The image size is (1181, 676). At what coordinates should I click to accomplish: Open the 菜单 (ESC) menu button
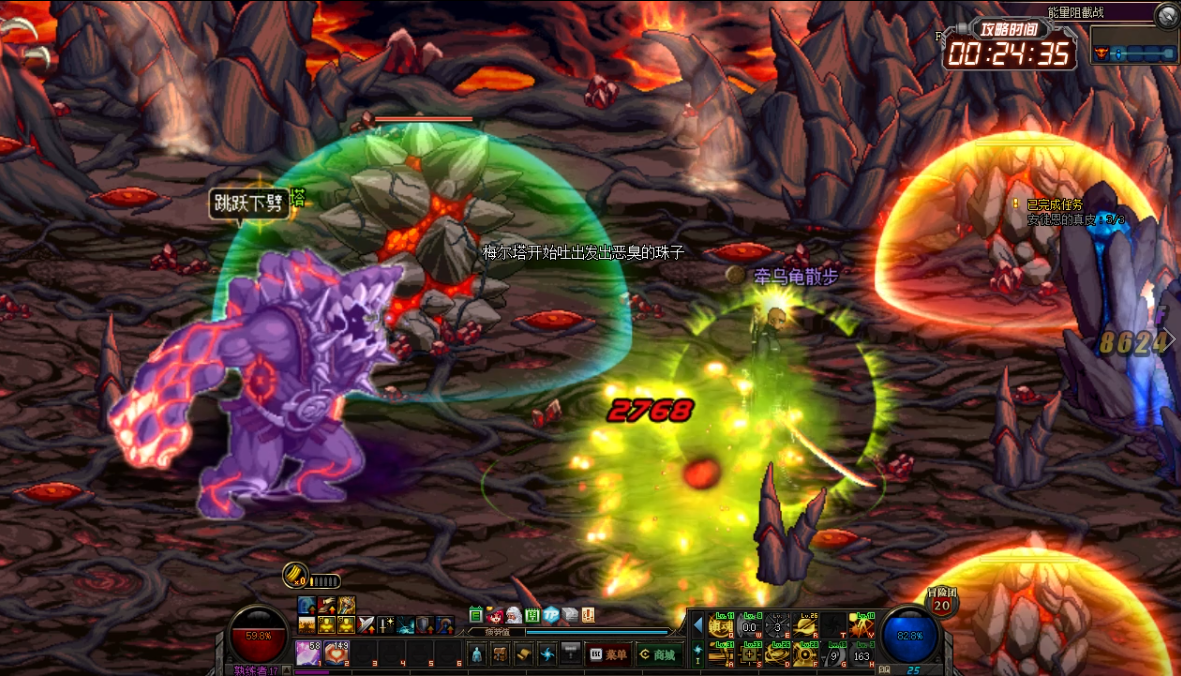609,654
